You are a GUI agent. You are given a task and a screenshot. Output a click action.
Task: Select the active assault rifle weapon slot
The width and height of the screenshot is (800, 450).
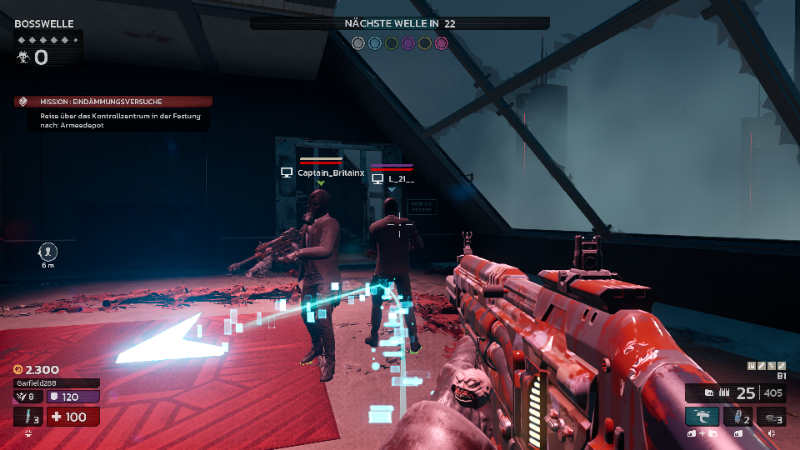[702, 416]
